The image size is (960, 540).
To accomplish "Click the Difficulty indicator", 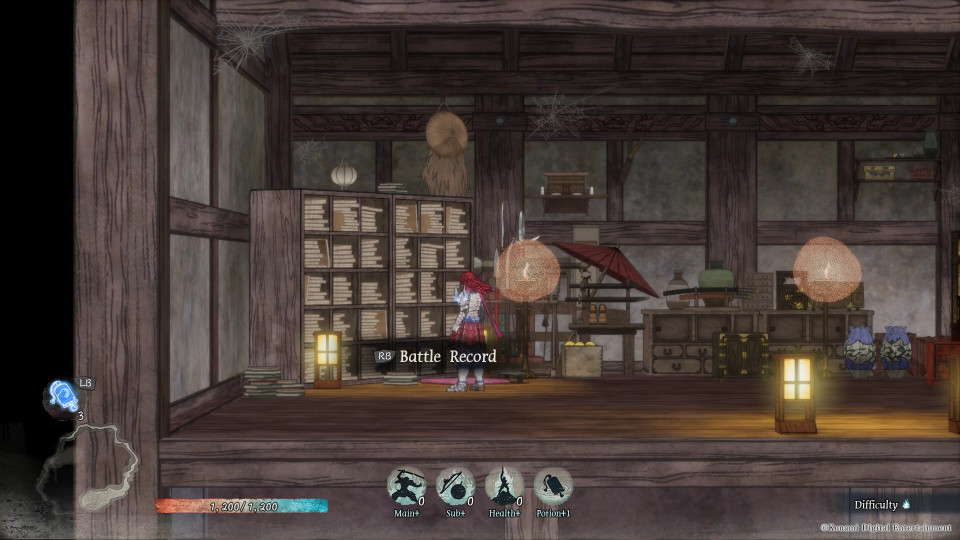I will [882, 505].
